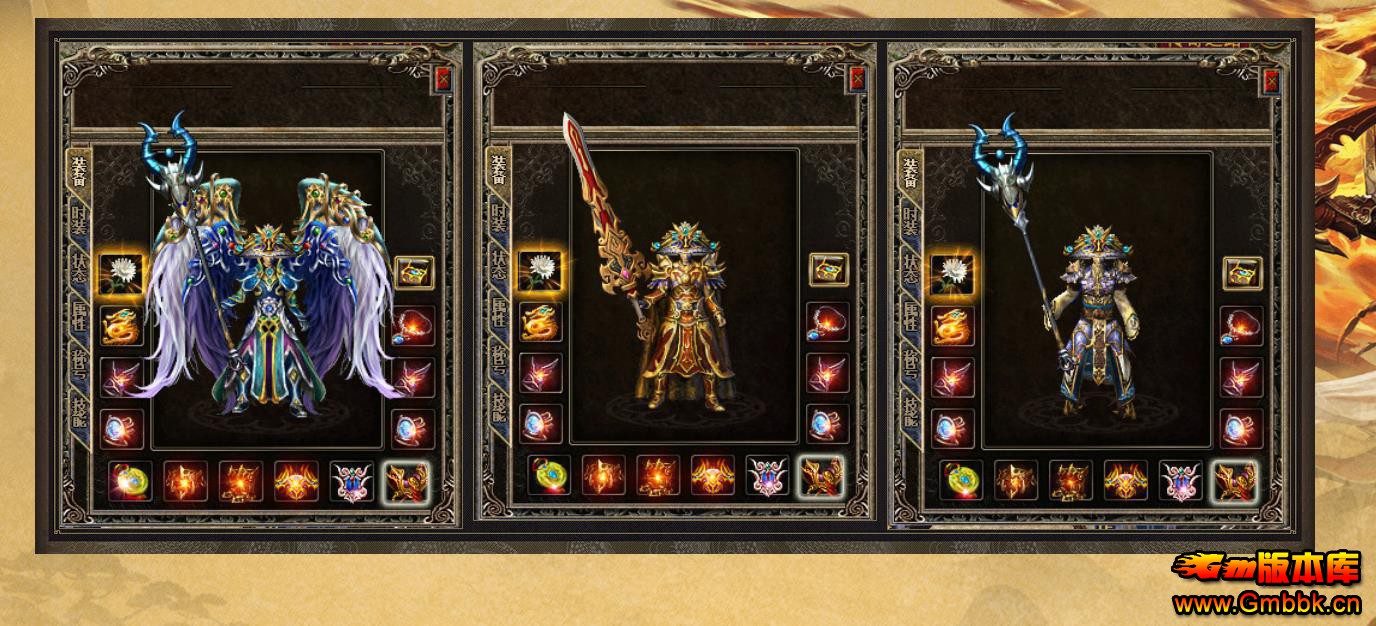
Task: Show 属性 tab in the wingless staff mage panel
Action: coord(912,318)
